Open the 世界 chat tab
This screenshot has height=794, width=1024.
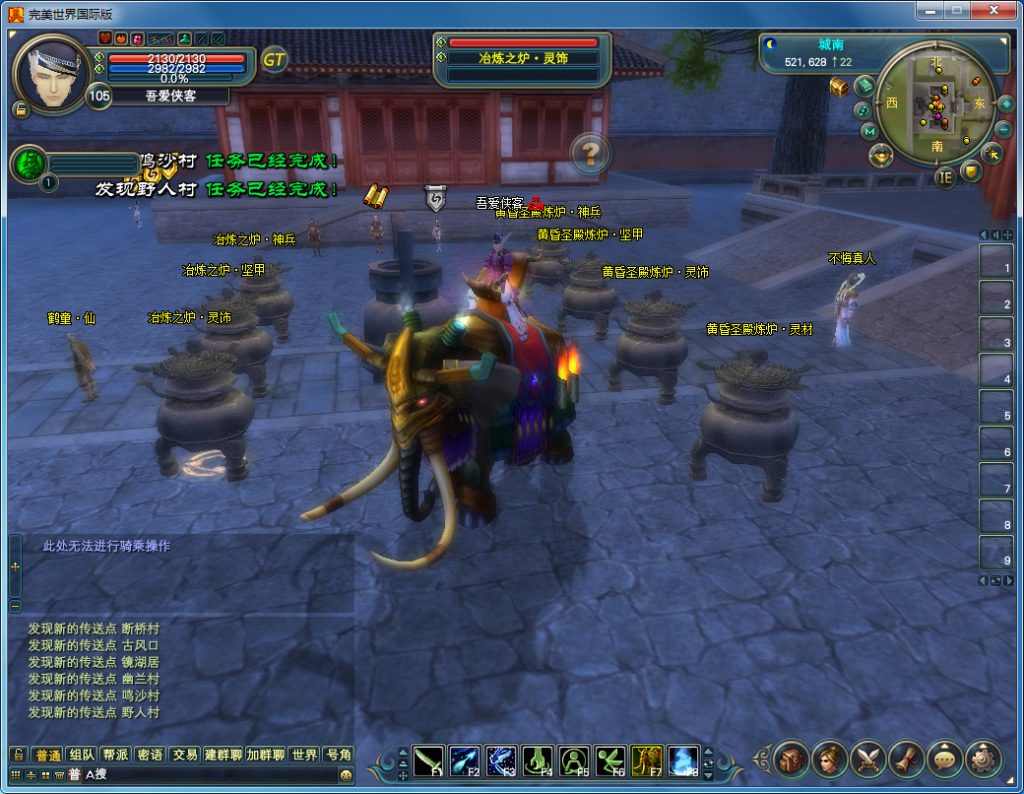coord(304,755)
